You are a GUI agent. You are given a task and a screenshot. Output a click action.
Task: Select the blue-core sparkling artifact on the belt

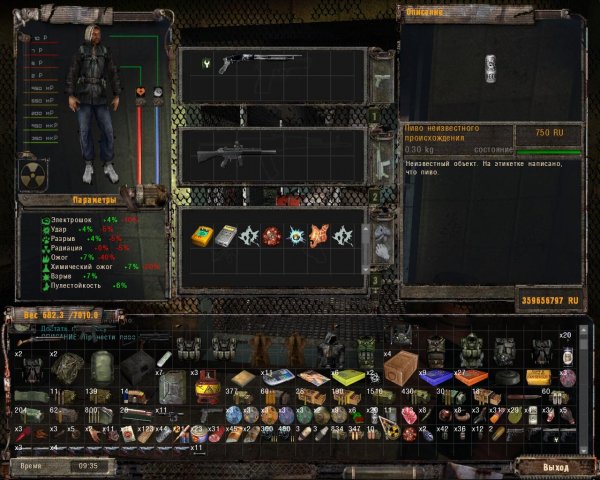(295, 237)
